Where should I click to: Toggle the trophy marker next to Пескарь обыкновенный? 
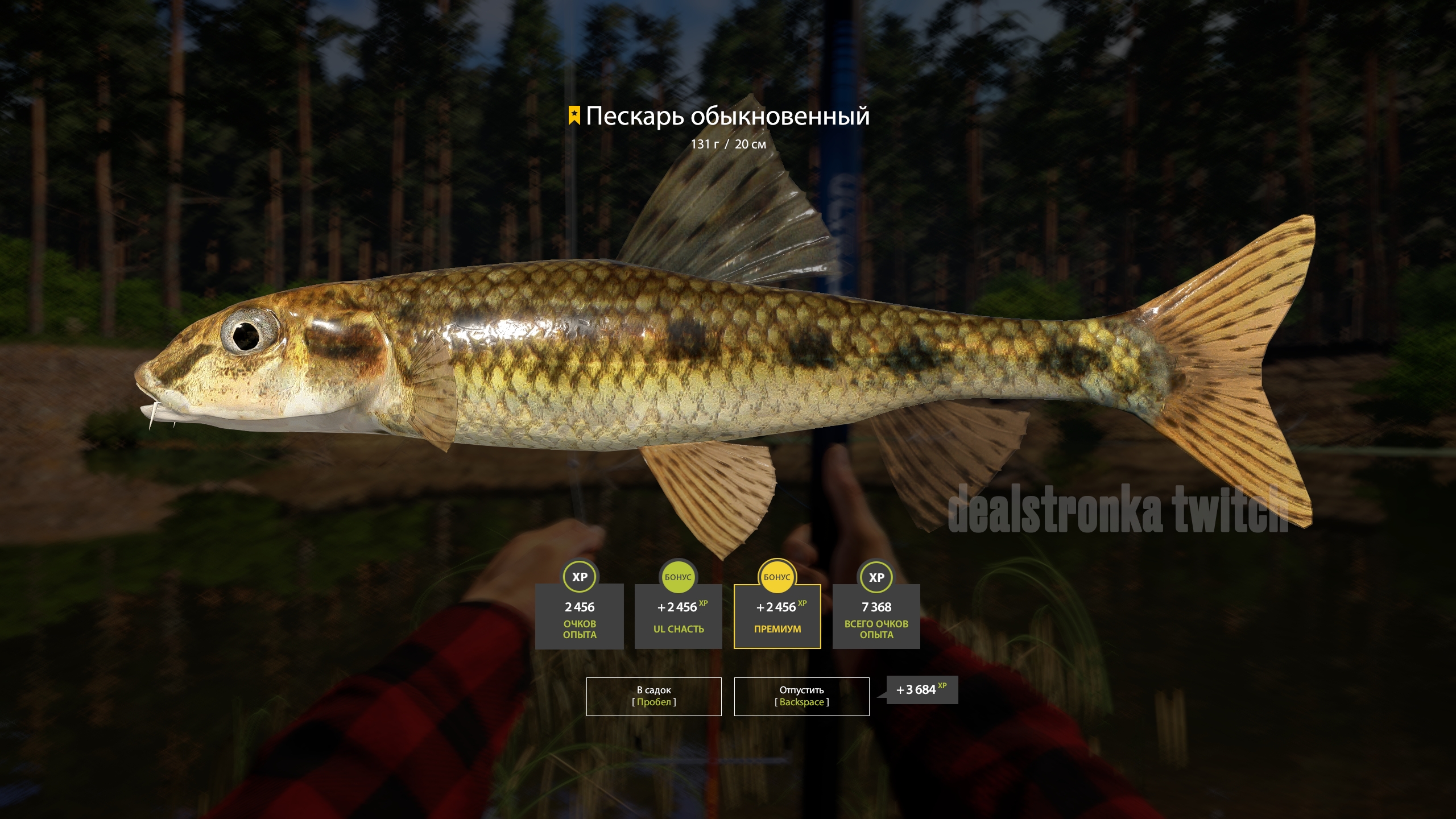[x=574, y=115]
